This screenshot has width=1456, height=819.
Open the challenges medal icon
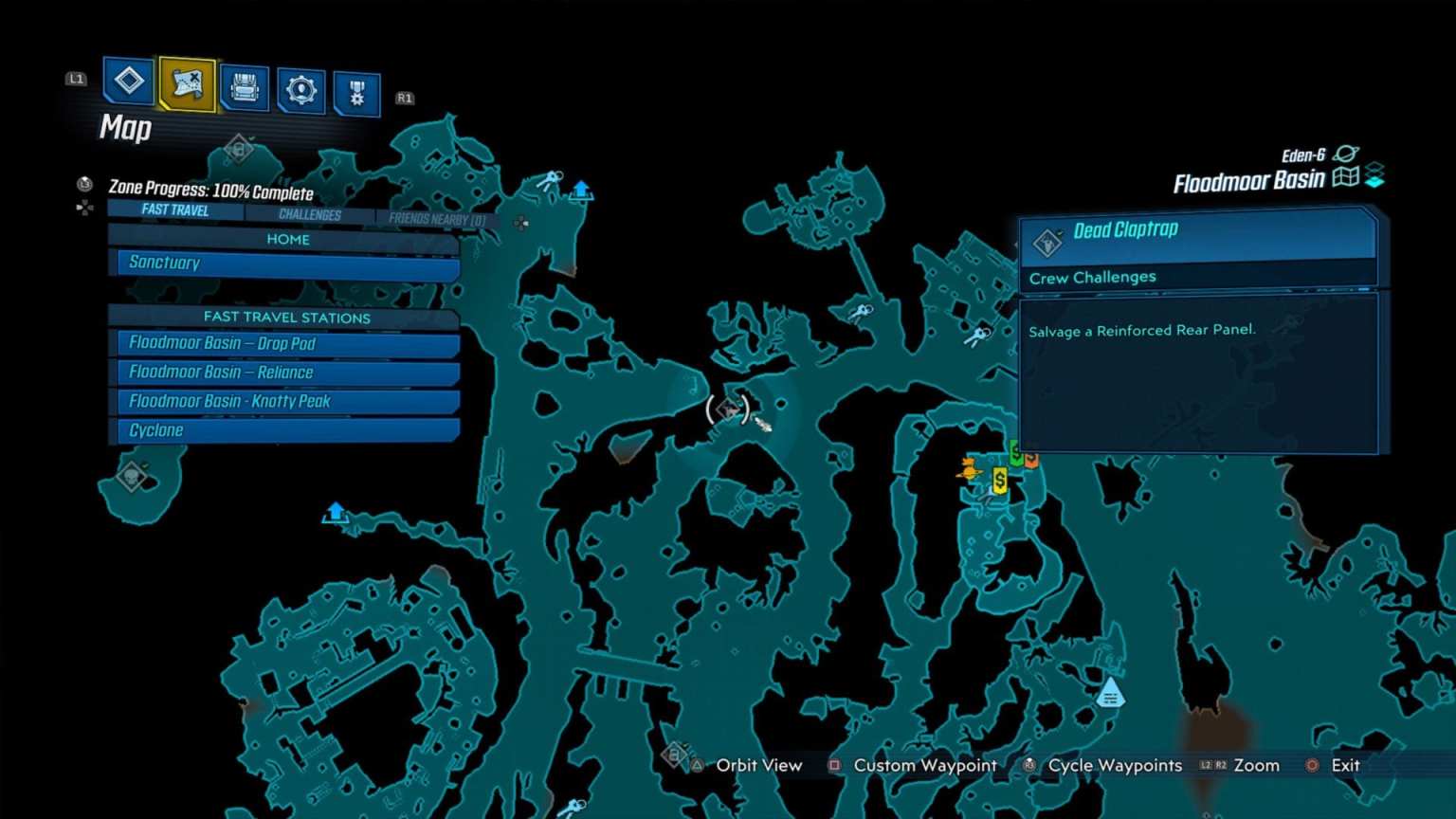click(357, 92)
